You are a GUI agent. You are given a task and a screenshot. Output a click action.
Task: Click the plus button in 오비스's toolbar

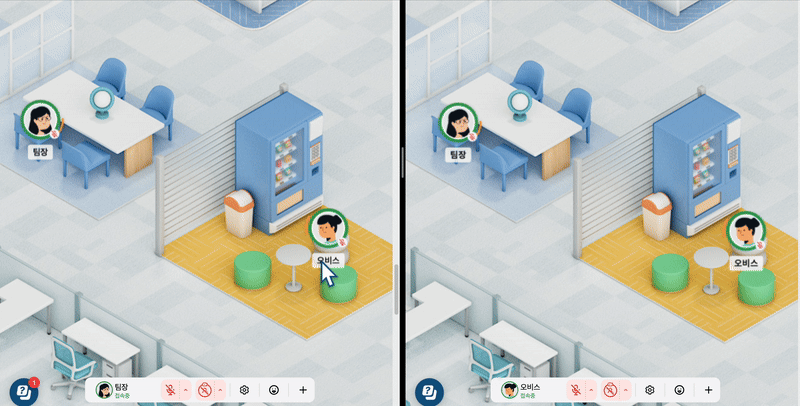708,389
